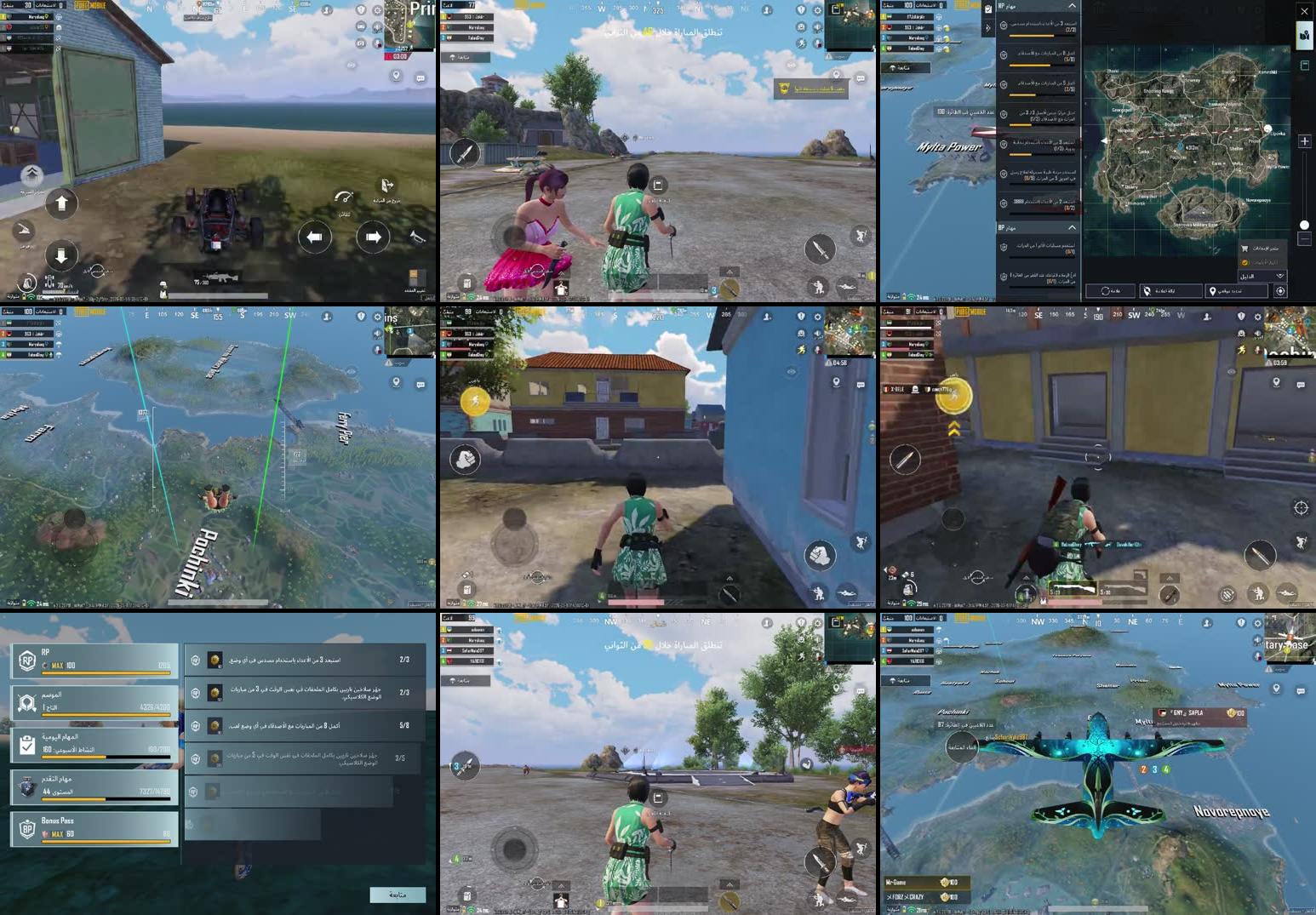This screenshot has width=1316, height=915.
Task: Open the in-game settings gear icon
Action: coord(817,10)
